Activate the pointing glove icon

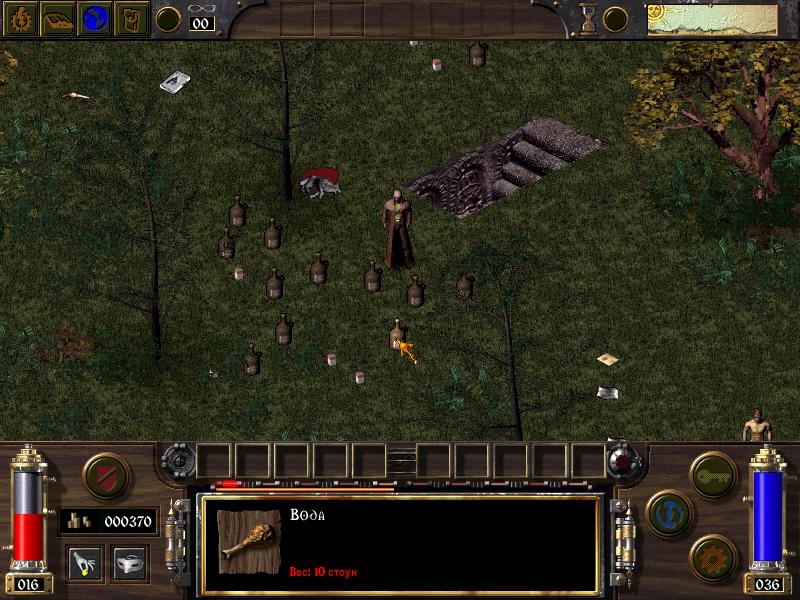(84, 561)
